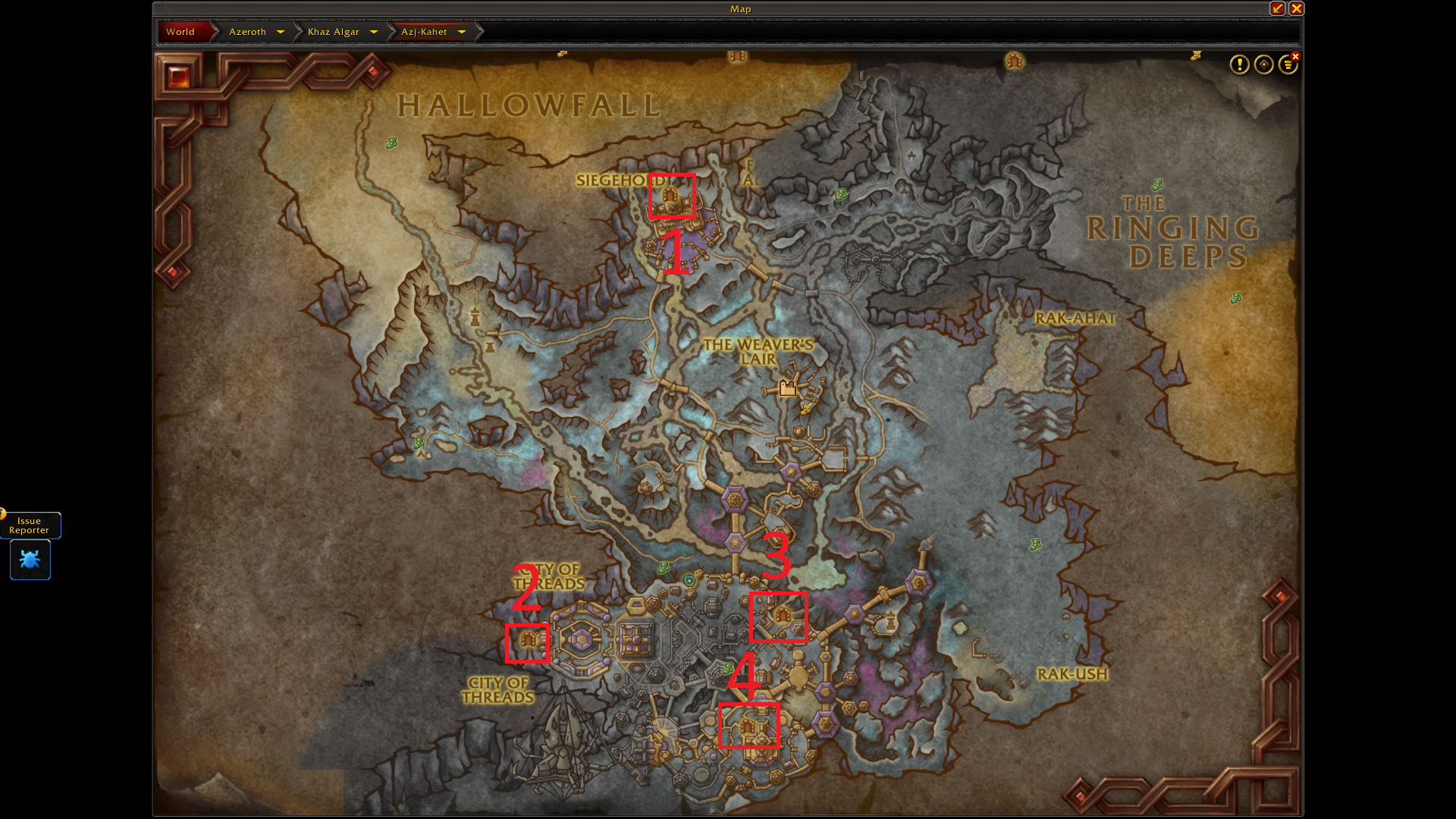The image size is (1456, 819).
Task: Navigate to the World map breadcrumb
Action: [x=180, y=32]
